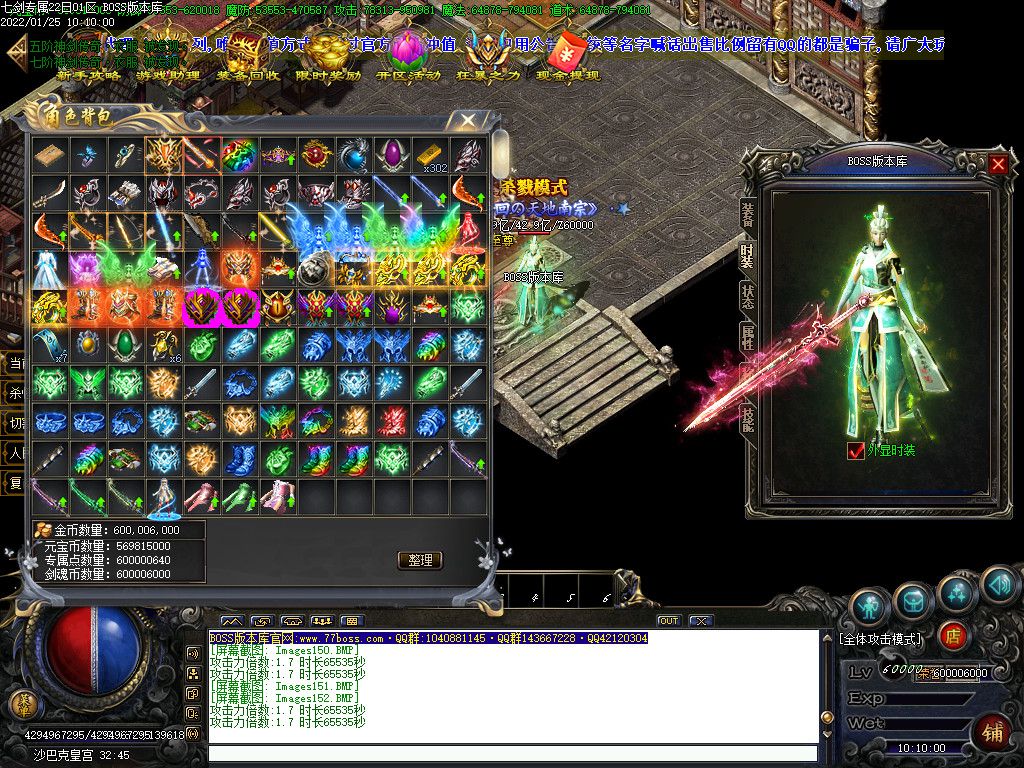Close the BOSS版本库 character panel
Screen dimensions: 1024x768
click(x=998, y=164)
